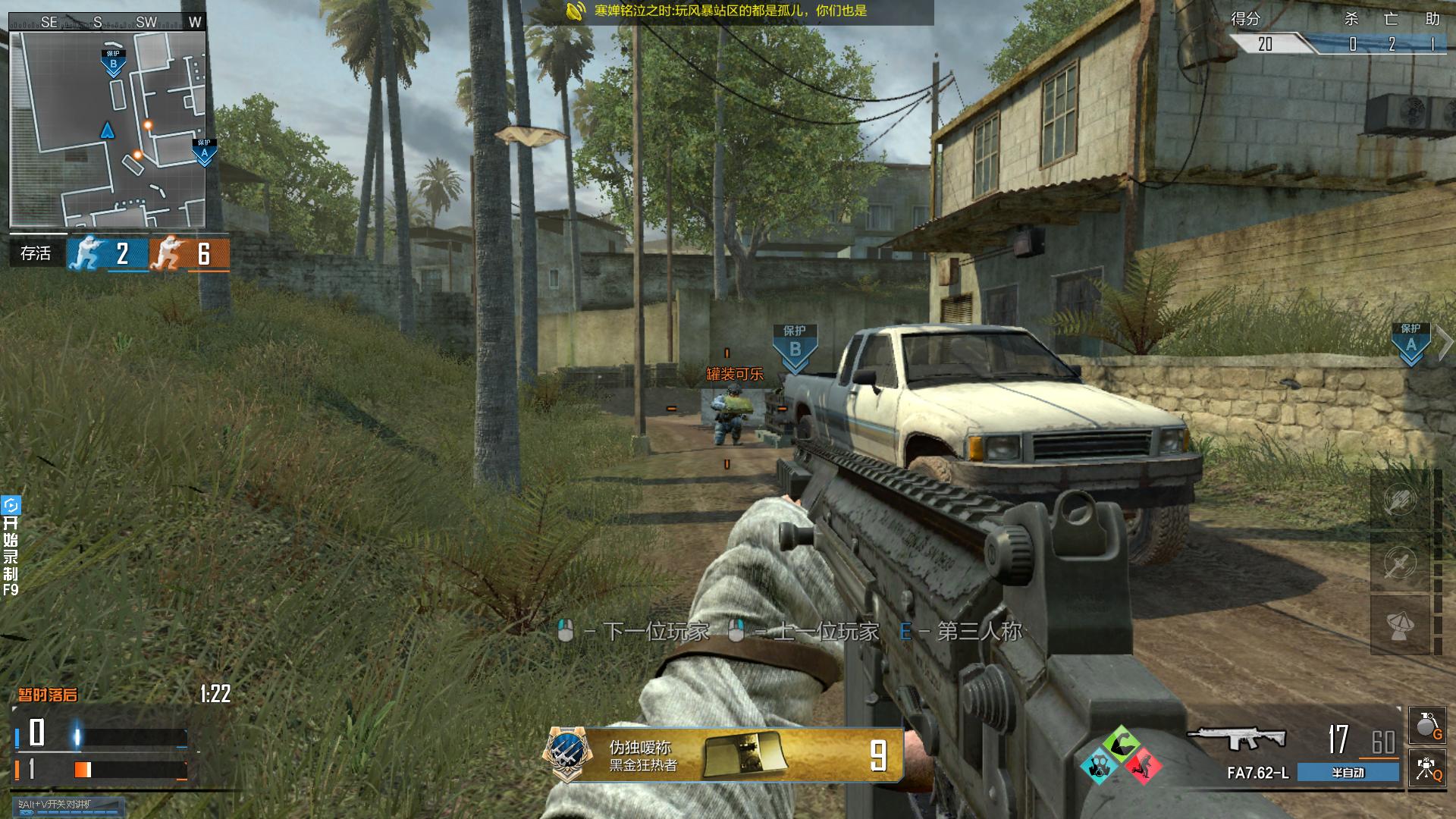The width and height of the screenshot is (1456, 819).
Task: Select the B protect marker on the minimap
Action: tap(113, 64)
